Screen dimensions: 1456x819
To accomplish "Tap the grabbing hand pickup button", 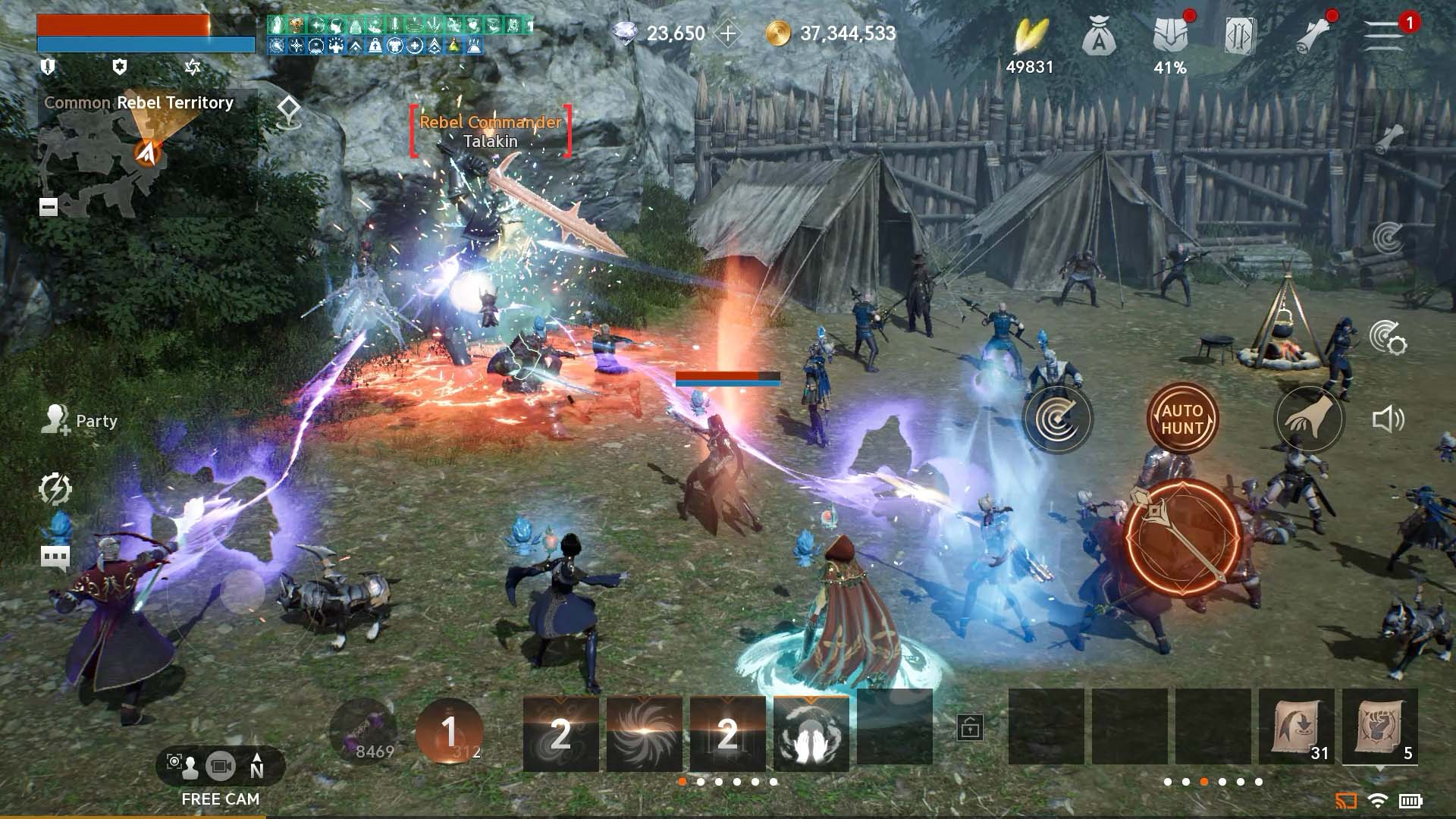I will pos(1309,419).
